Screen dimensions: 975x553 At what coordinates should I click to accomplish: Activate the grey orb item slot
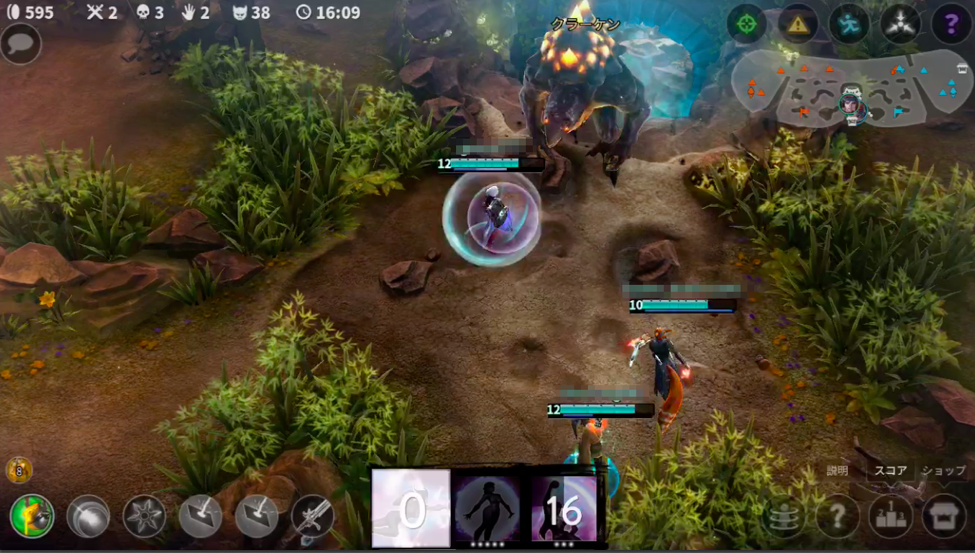88,517
